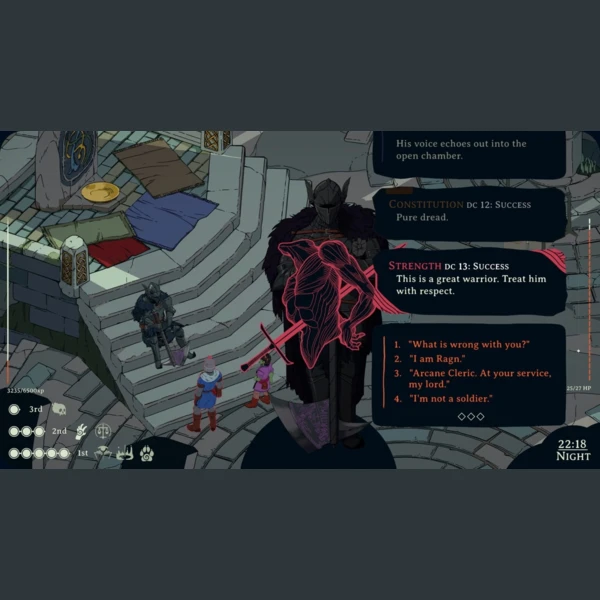Select the 2nd-level balance scales spell
600x600 pixels.
click(x=102, y=431)
